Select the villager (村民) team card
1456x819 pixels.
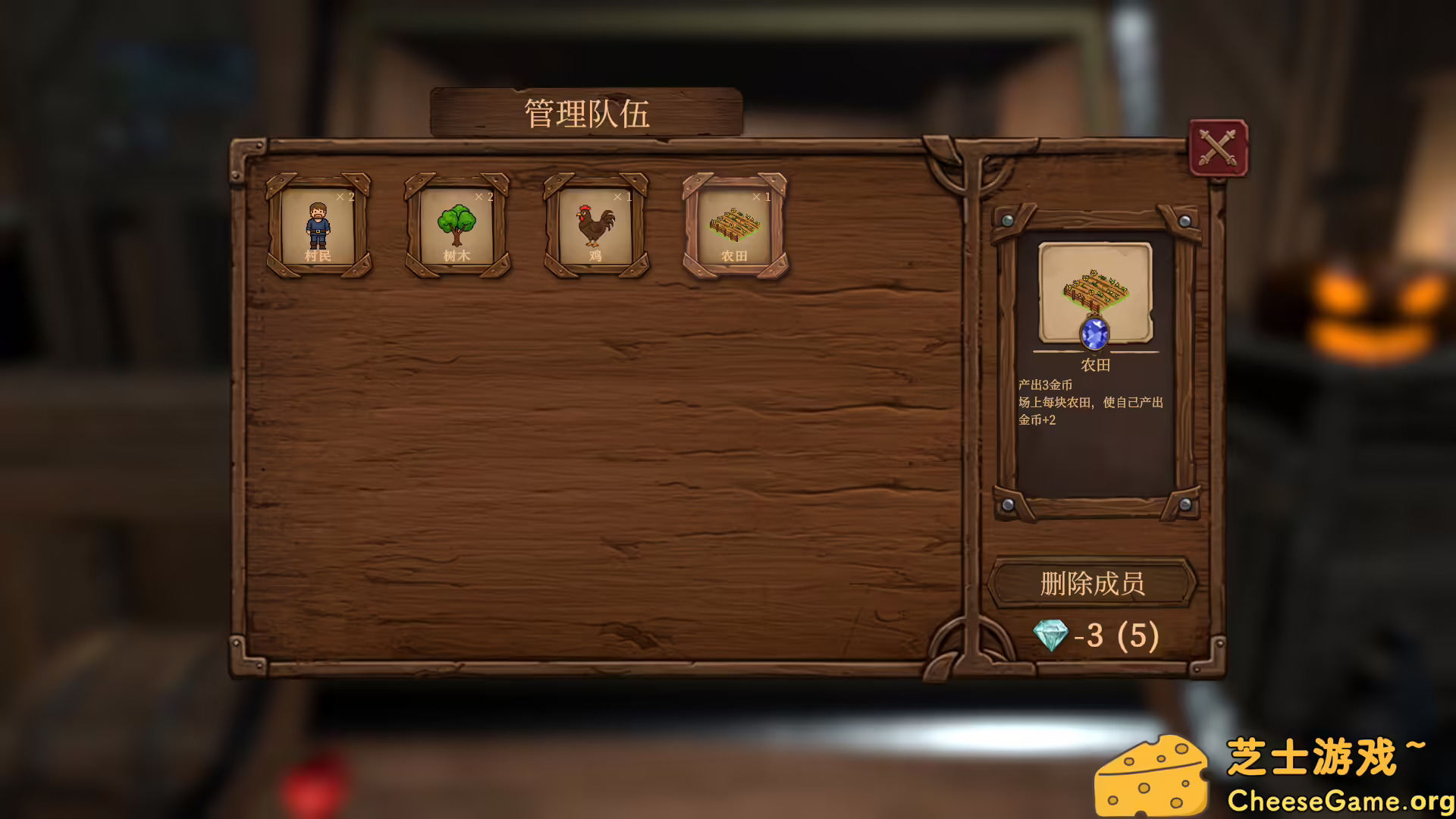[x=318, y=226]
